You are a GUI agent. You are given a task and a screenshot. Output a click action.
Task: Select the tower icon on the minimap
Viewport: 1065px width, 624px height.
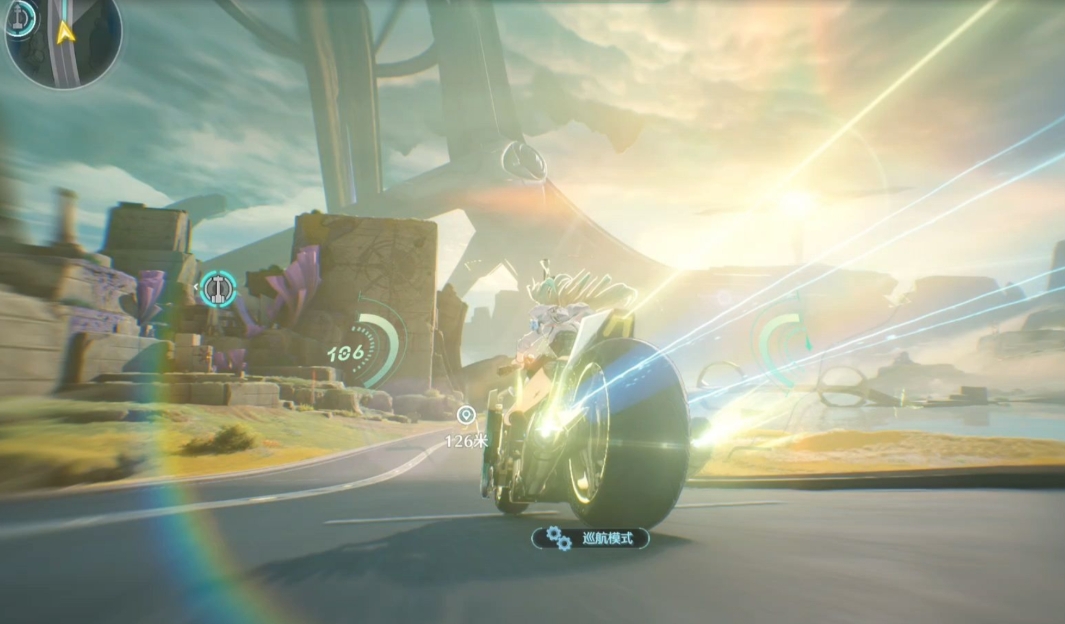pyautogui.click(x=19, y=20)
